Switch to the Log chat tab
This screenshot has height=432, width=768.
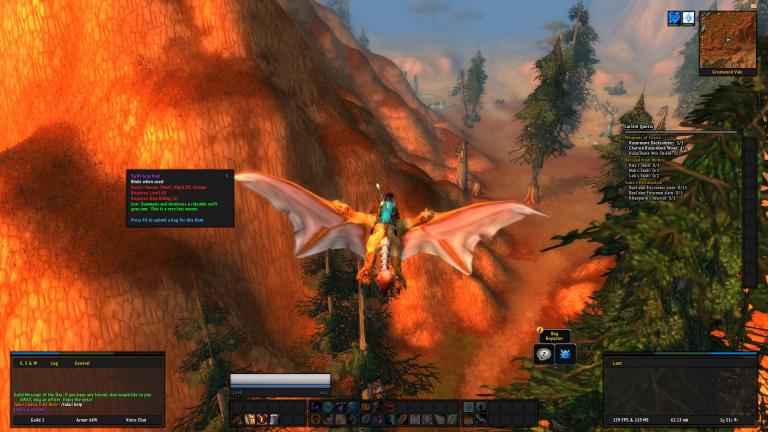54,363
